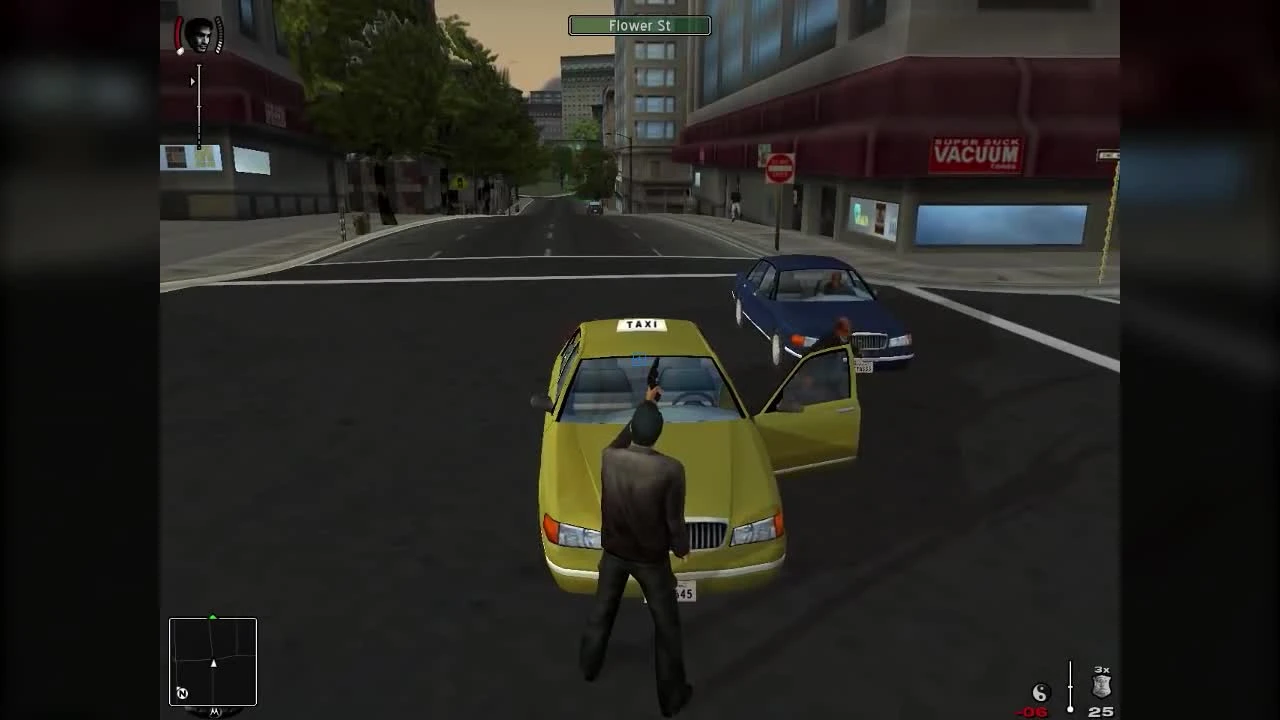Click the ammo count reading 25
This screenshot has width=1280, height=720.
click(x=1102, y=712)
